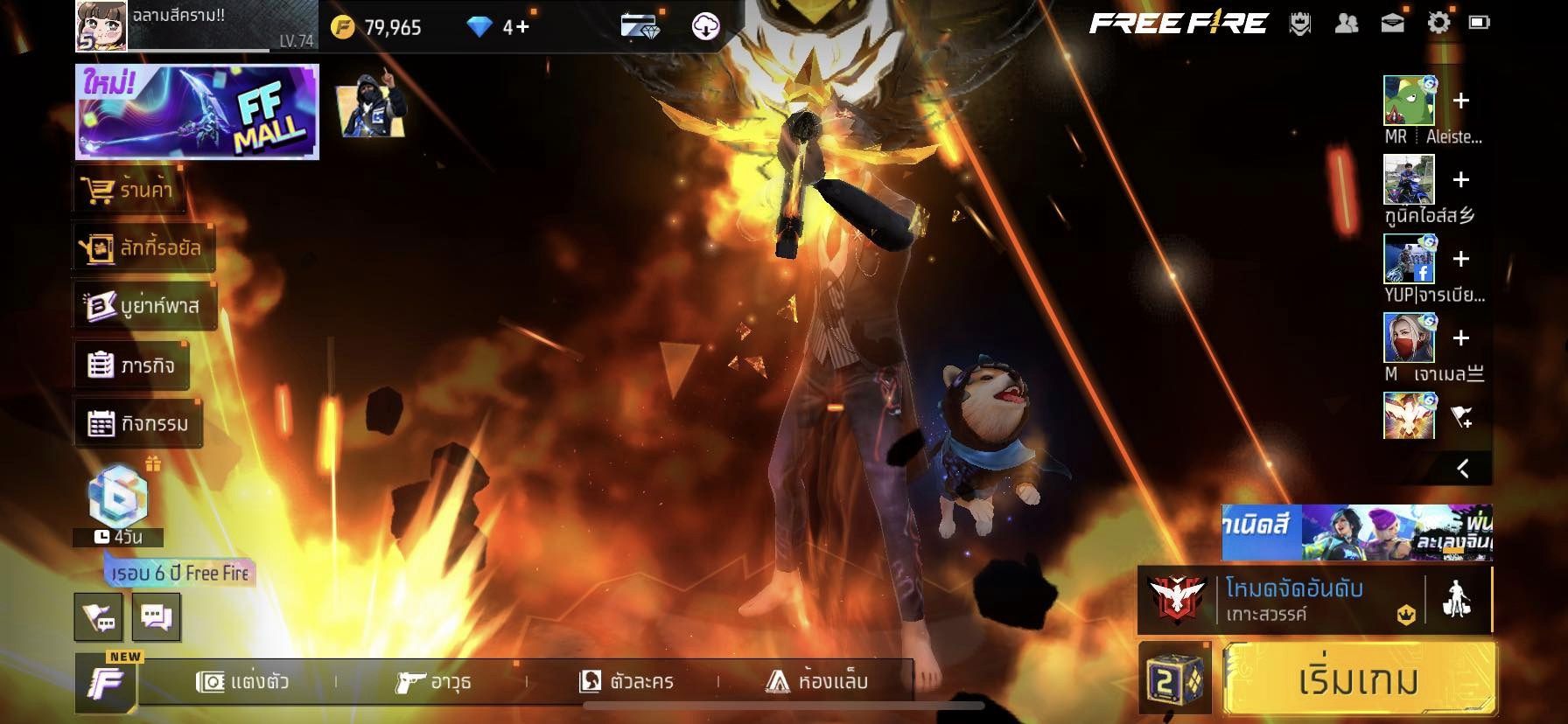The height and width of the screenshot is (724, 1568).
Task: Open the ภารกิจ missions menu
Action: [131, 365]
